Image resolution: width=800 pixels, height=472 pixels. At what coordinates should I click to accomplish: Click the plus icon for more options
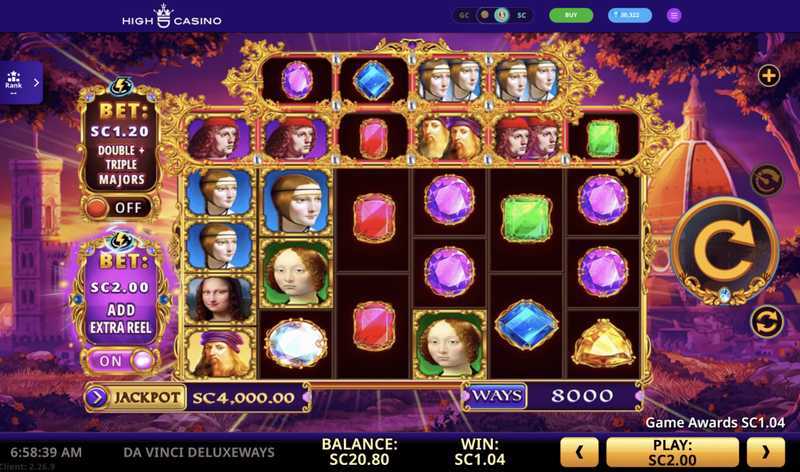768,75
